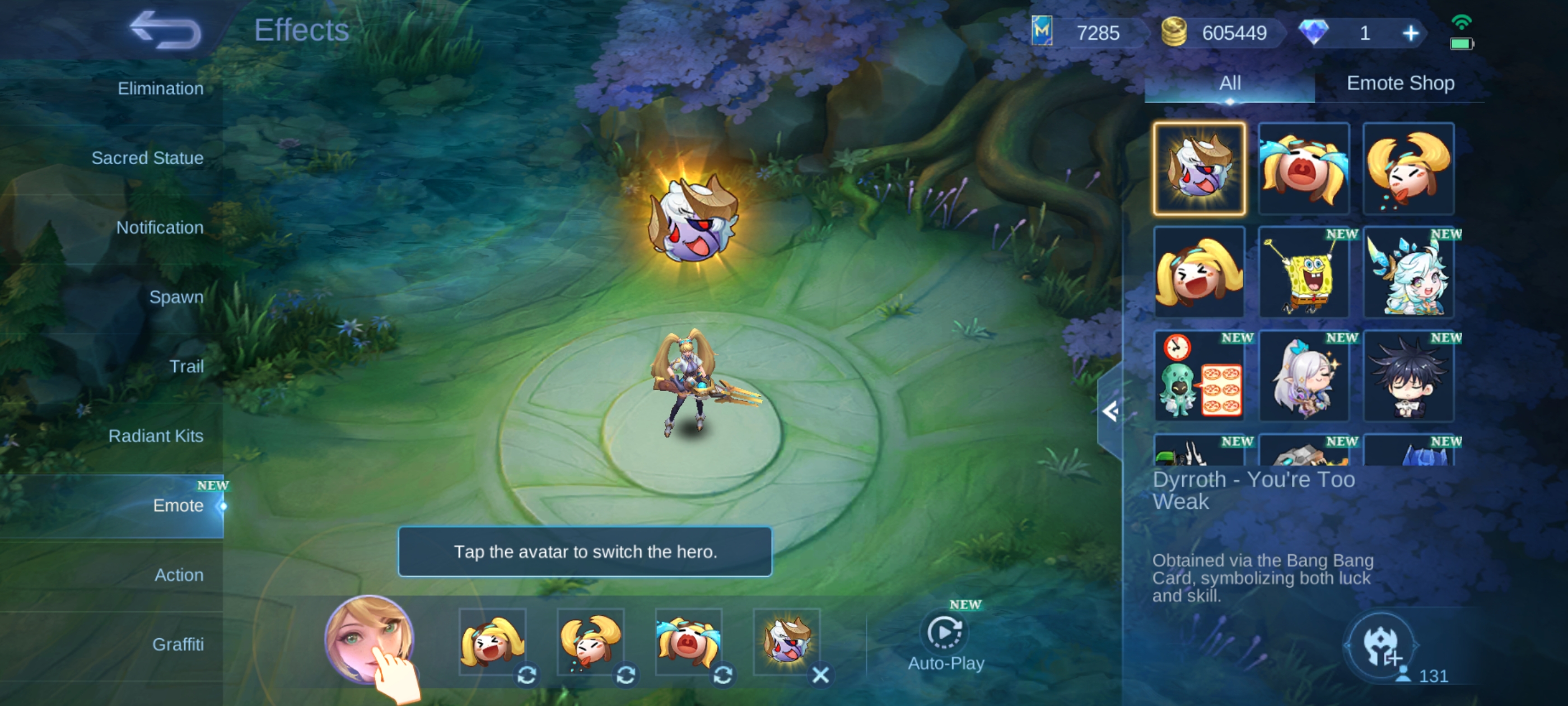1568x706 pixels.
Task: Collapse the emote panel with the arrow
Action: pos(1110,412)
